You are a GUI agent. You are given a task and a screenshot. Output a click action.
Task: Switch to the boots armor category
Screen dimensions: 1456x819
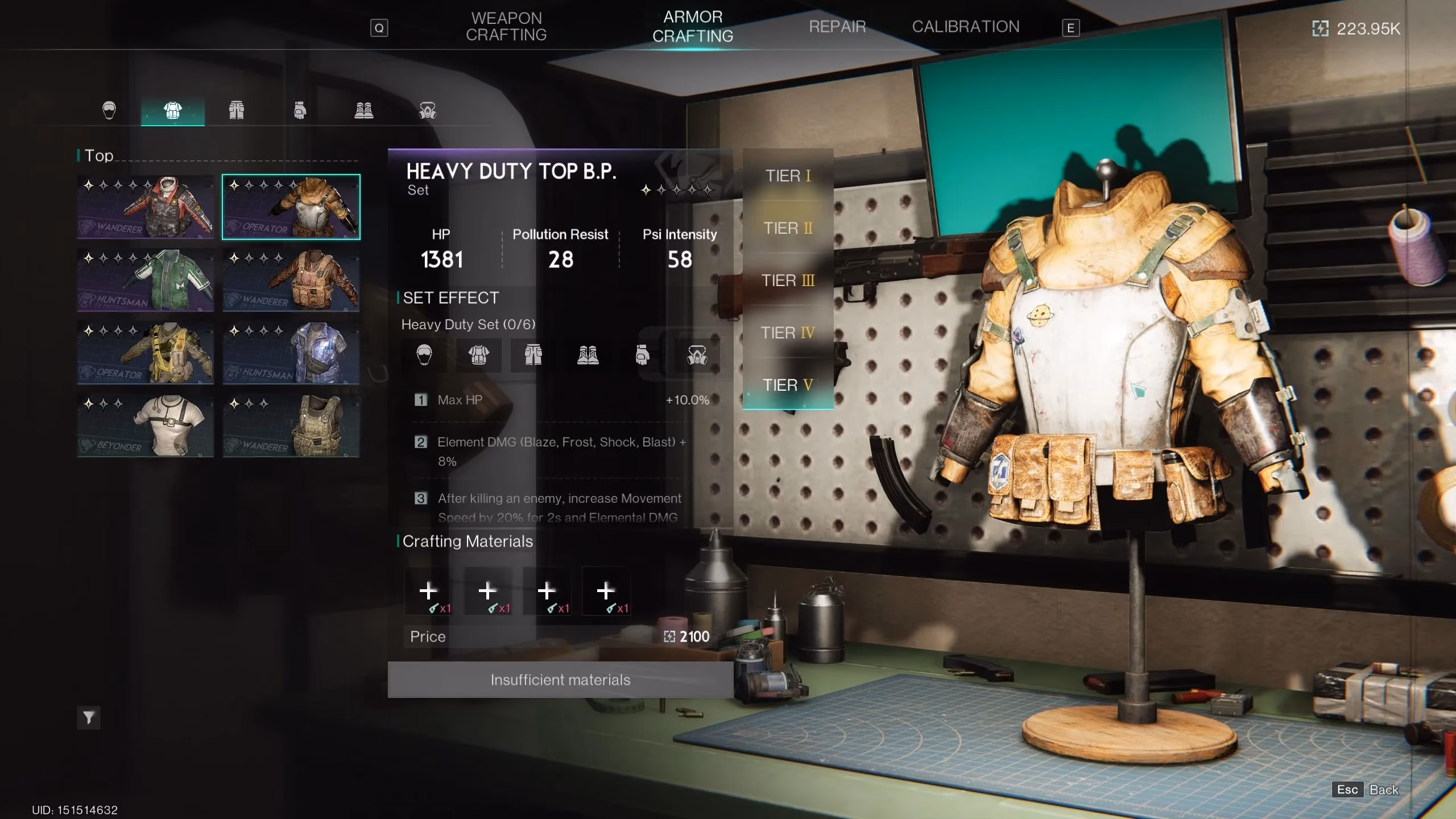click(364, 110)
